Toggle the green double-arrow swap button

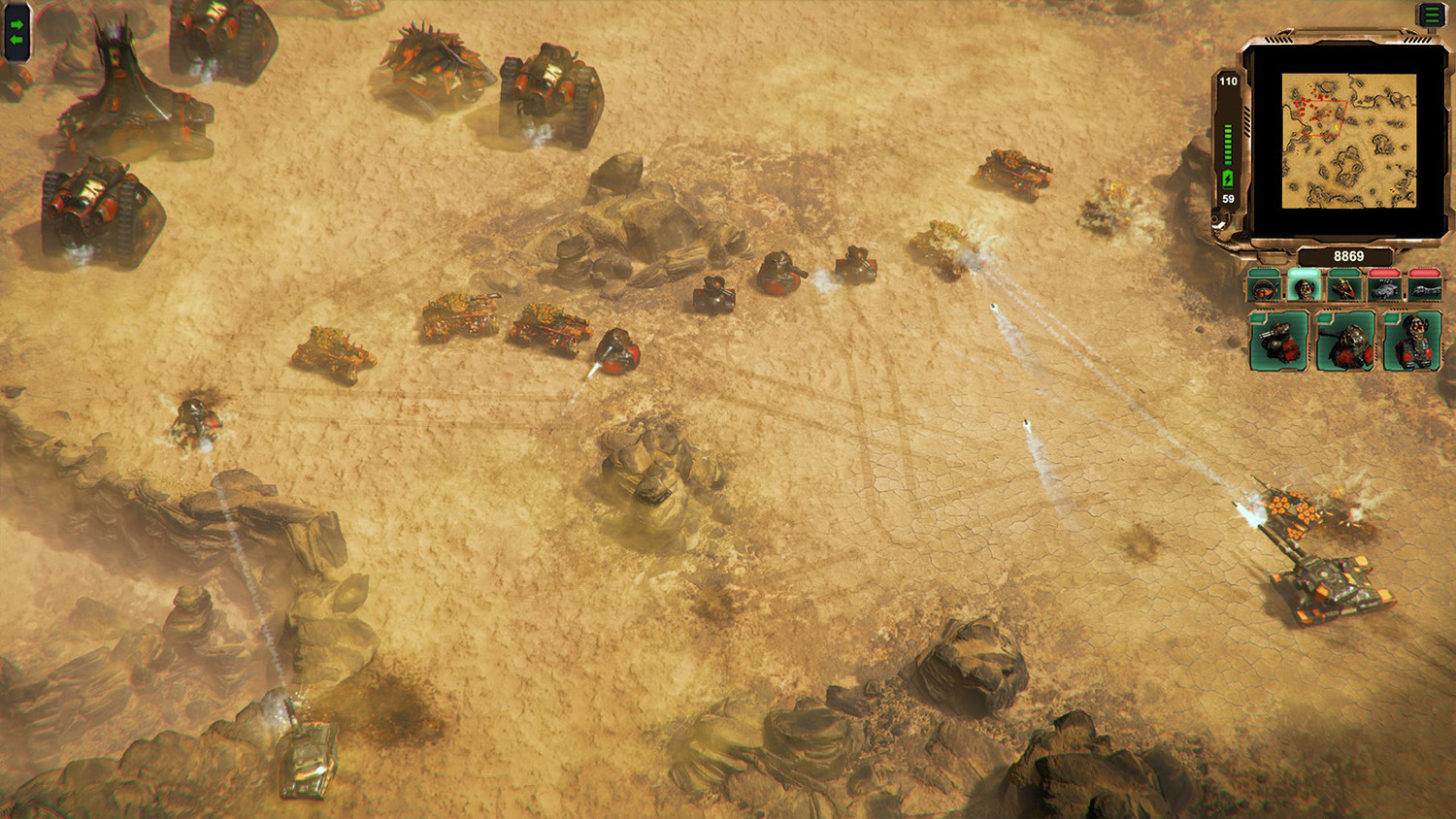click(16, 32)
